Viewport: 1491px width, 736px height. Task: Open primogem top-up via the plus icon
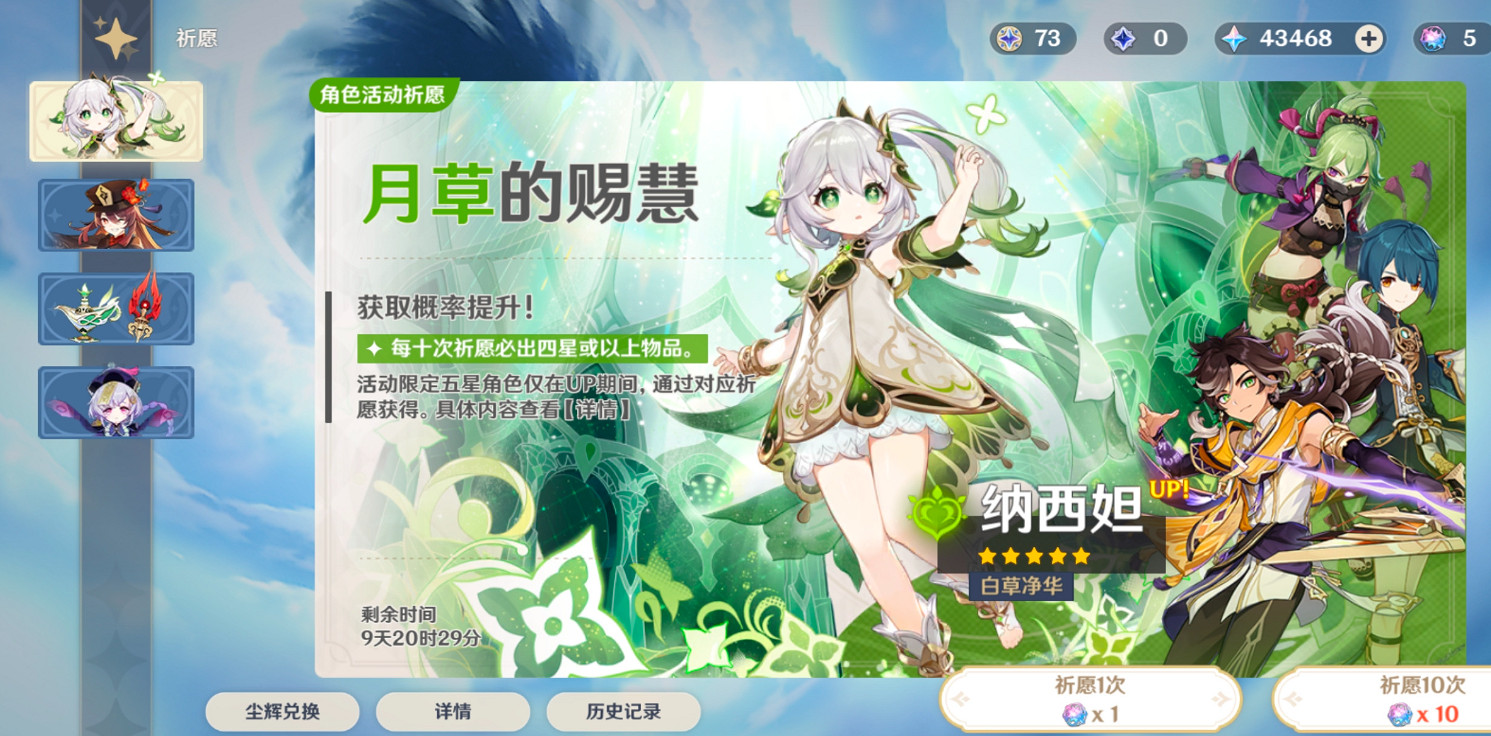click(x=1368, y=39)
